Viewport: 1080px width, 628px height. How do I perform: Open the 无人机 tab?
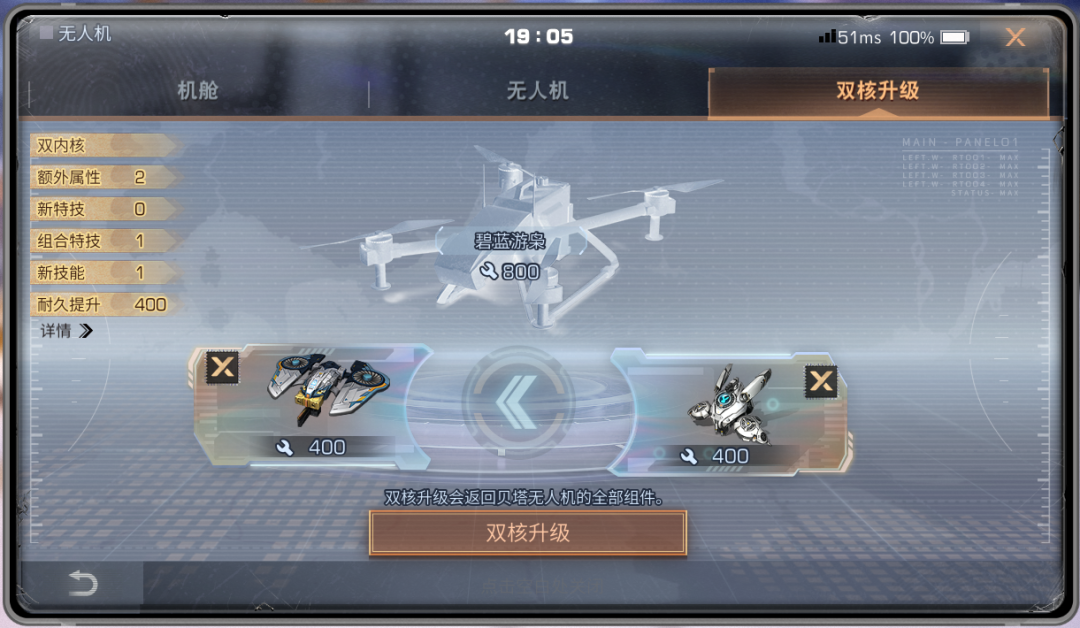[537, 91]
